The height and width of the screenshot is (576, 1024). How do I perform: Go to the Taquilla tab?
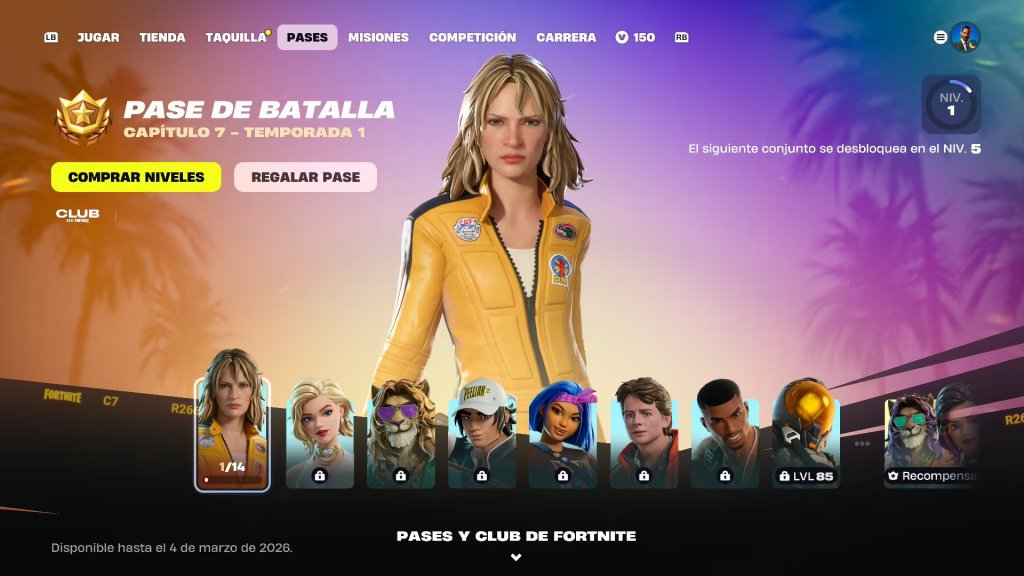click(x=235, y=37)
